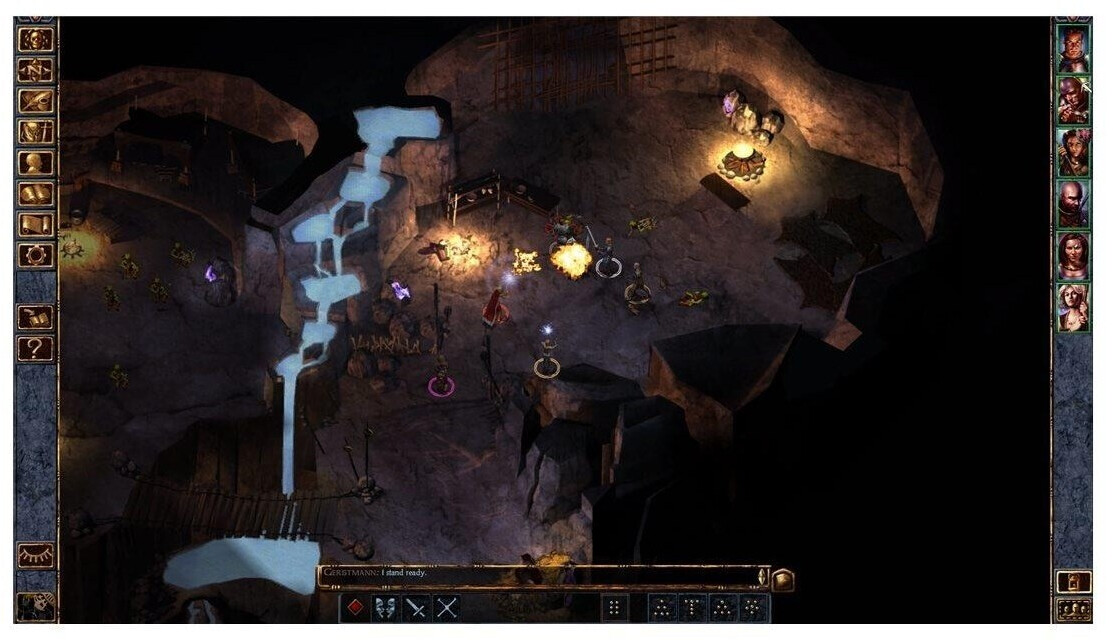Choose the talk action with twin masks

pyautogui.click(x=386, y=607)
